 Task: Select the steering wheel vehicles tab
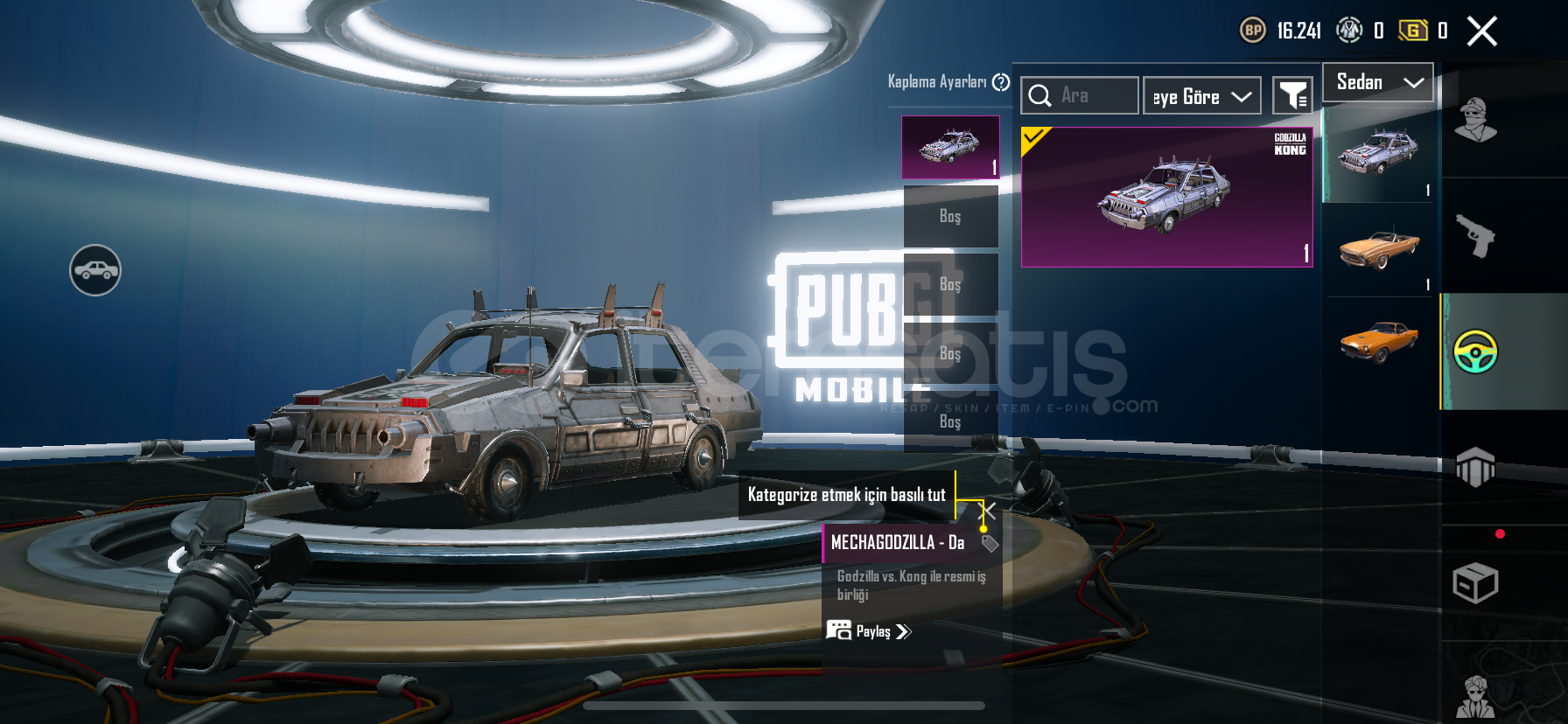[1475, 352]
